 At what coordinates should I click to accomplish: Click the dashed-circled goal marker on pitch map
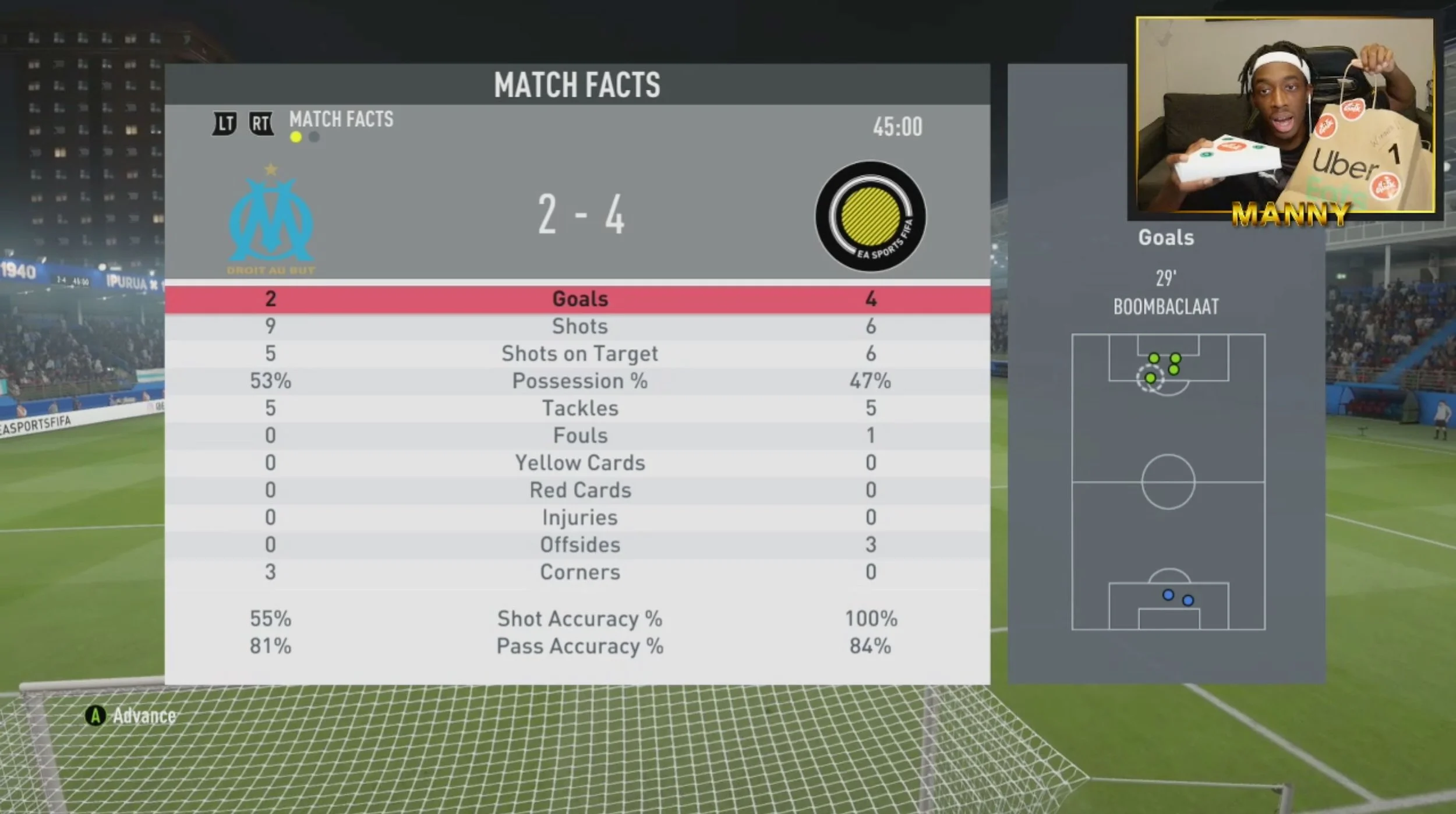pyautogui.click(x=1150, y=378)
